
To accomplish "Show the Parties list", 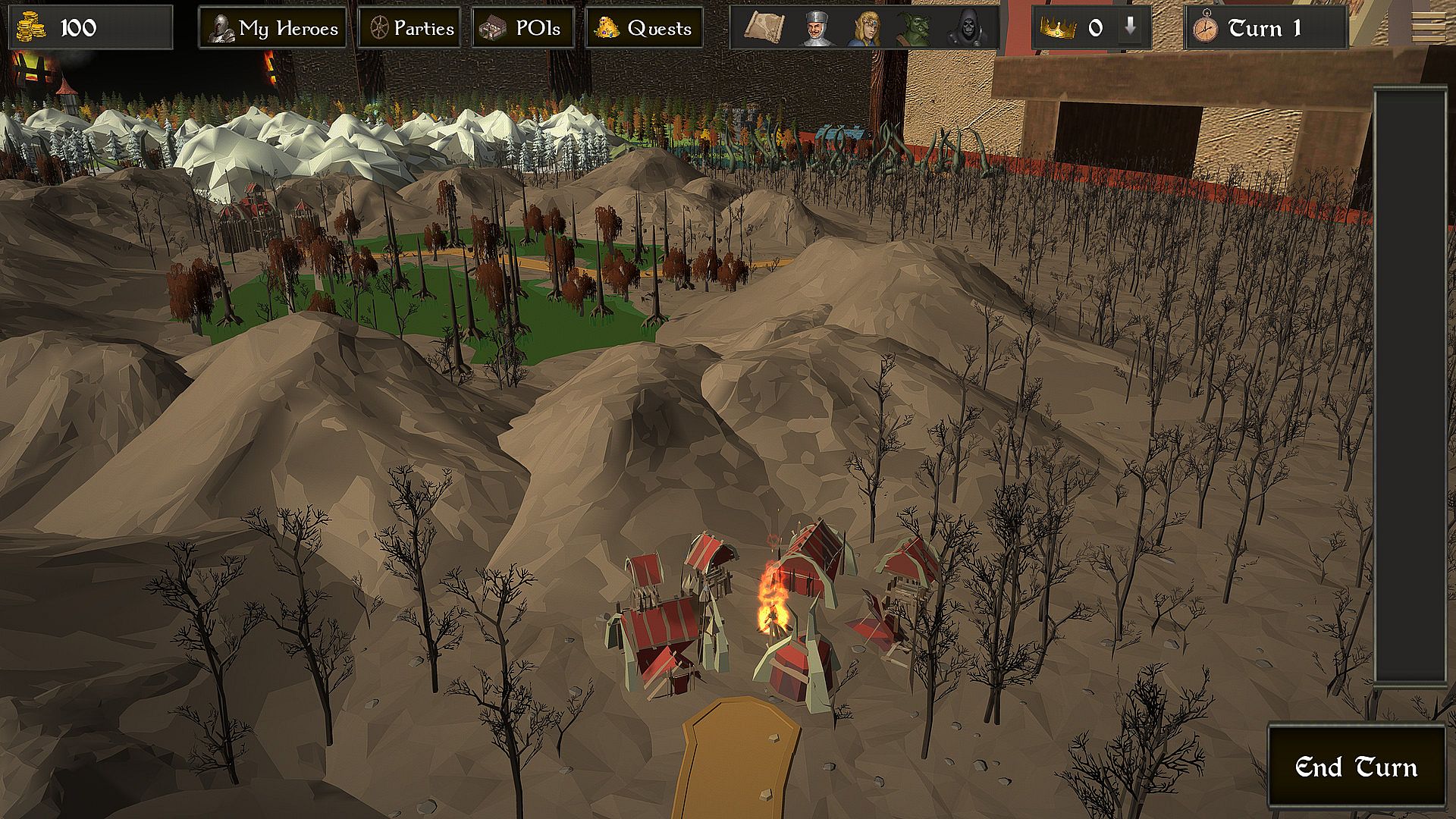I will [409, 28].
